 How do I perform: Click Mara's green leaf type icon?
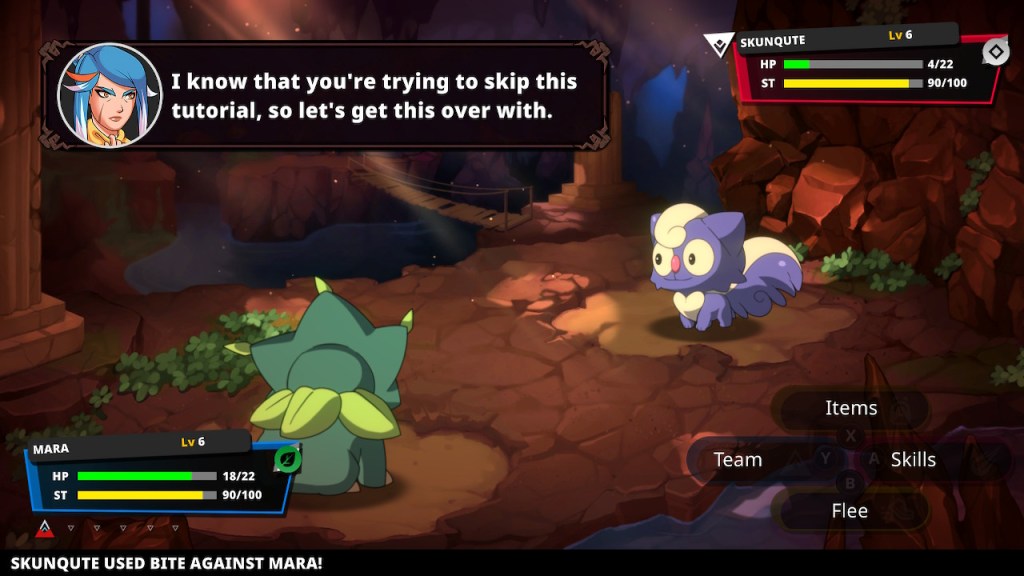tap(288, 459)
